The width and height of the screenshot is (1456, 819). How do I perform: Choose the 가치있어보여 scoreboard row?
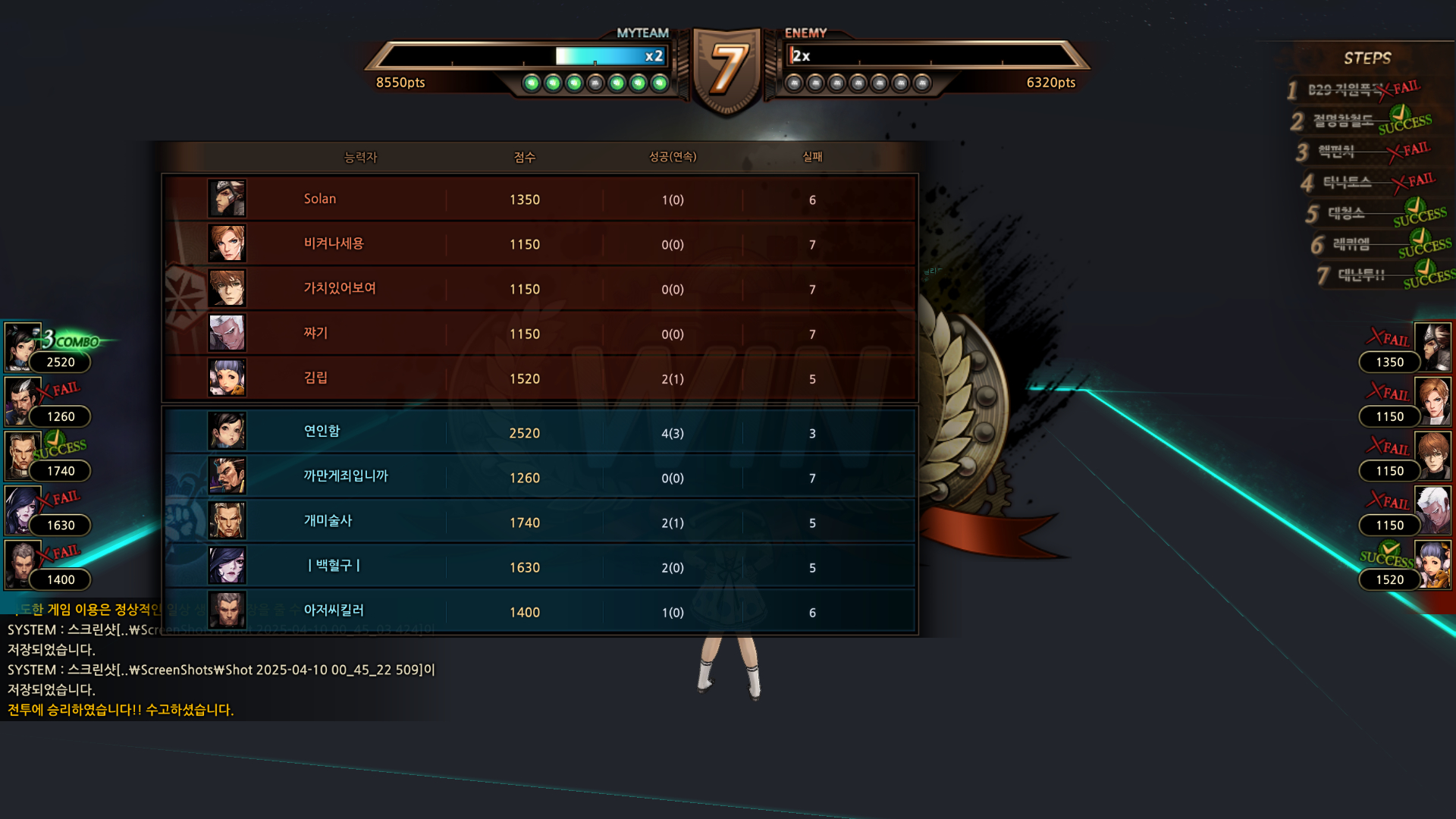pyautogui.click(x=538, y=288)
